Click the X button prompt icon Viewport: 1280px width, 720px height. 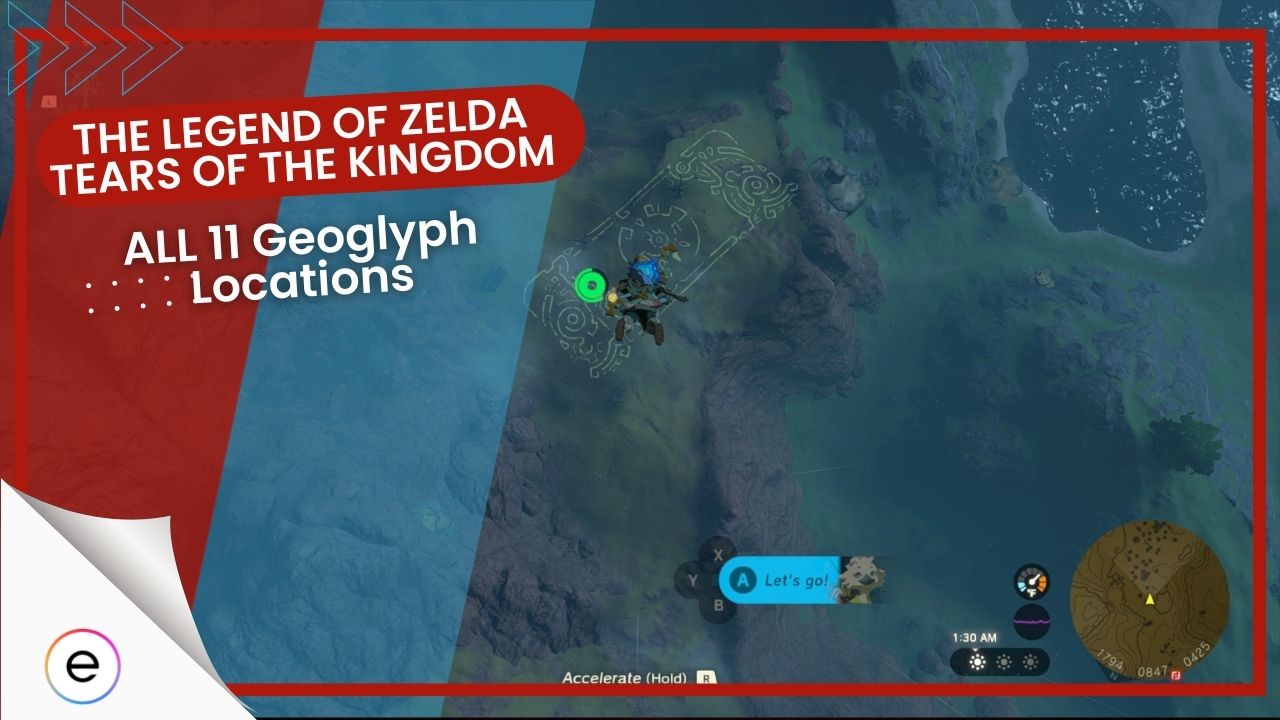click(717, 556)
